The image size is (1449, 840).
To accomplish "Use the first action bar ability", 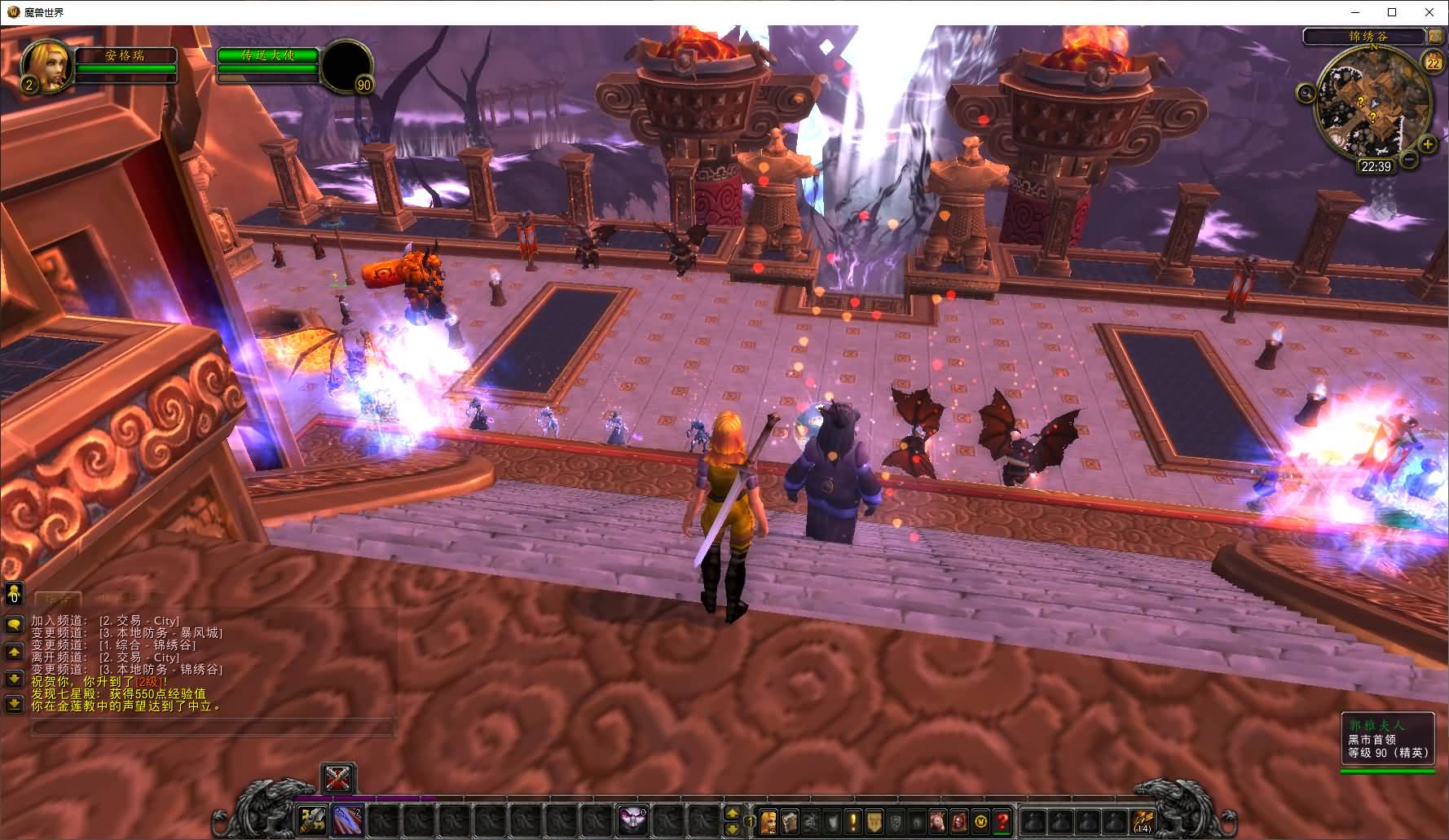I will pos(312,820).
